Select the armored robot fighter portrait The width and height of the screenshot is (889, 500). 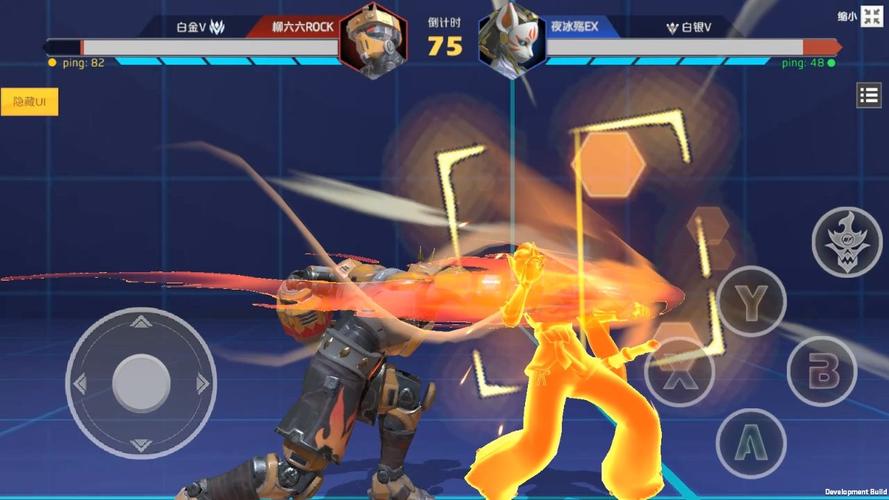[x=373, y=41]
